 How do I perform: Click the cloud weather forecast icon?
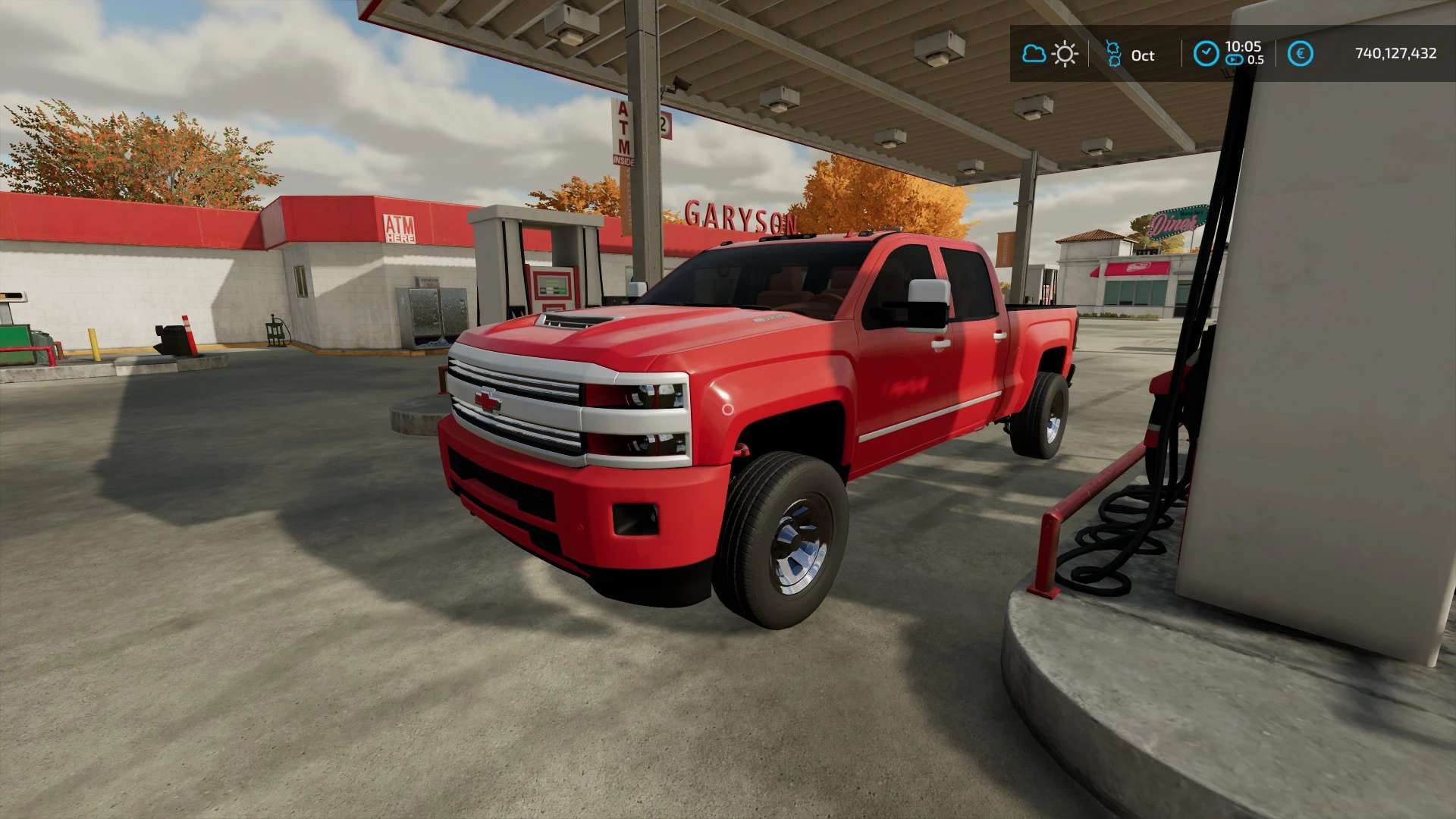[x=1034, y=54]
